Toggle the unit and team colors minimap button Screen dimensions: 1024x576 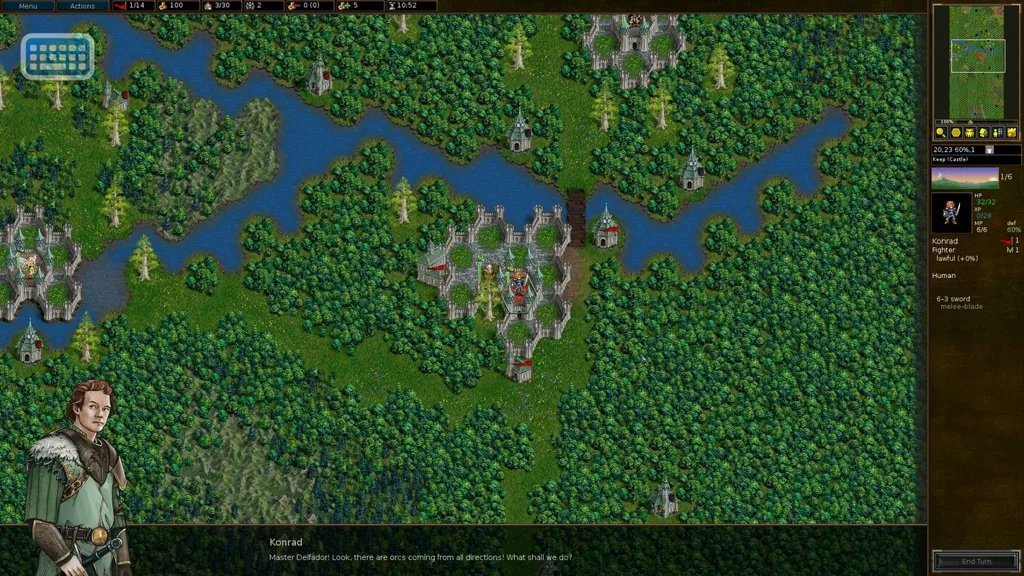coord(998,132)
